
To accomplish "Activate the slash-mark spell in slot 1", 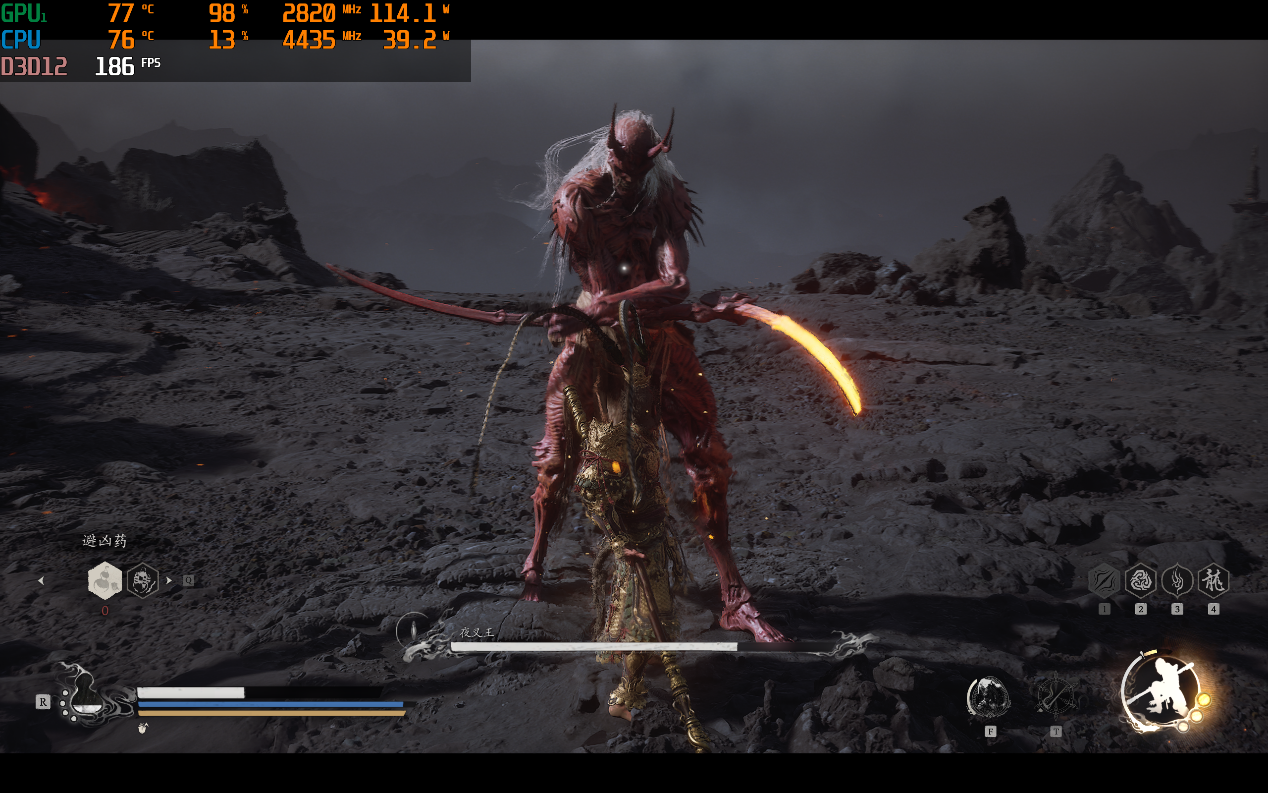I will pyautogui.click(x=1103, y=580).
